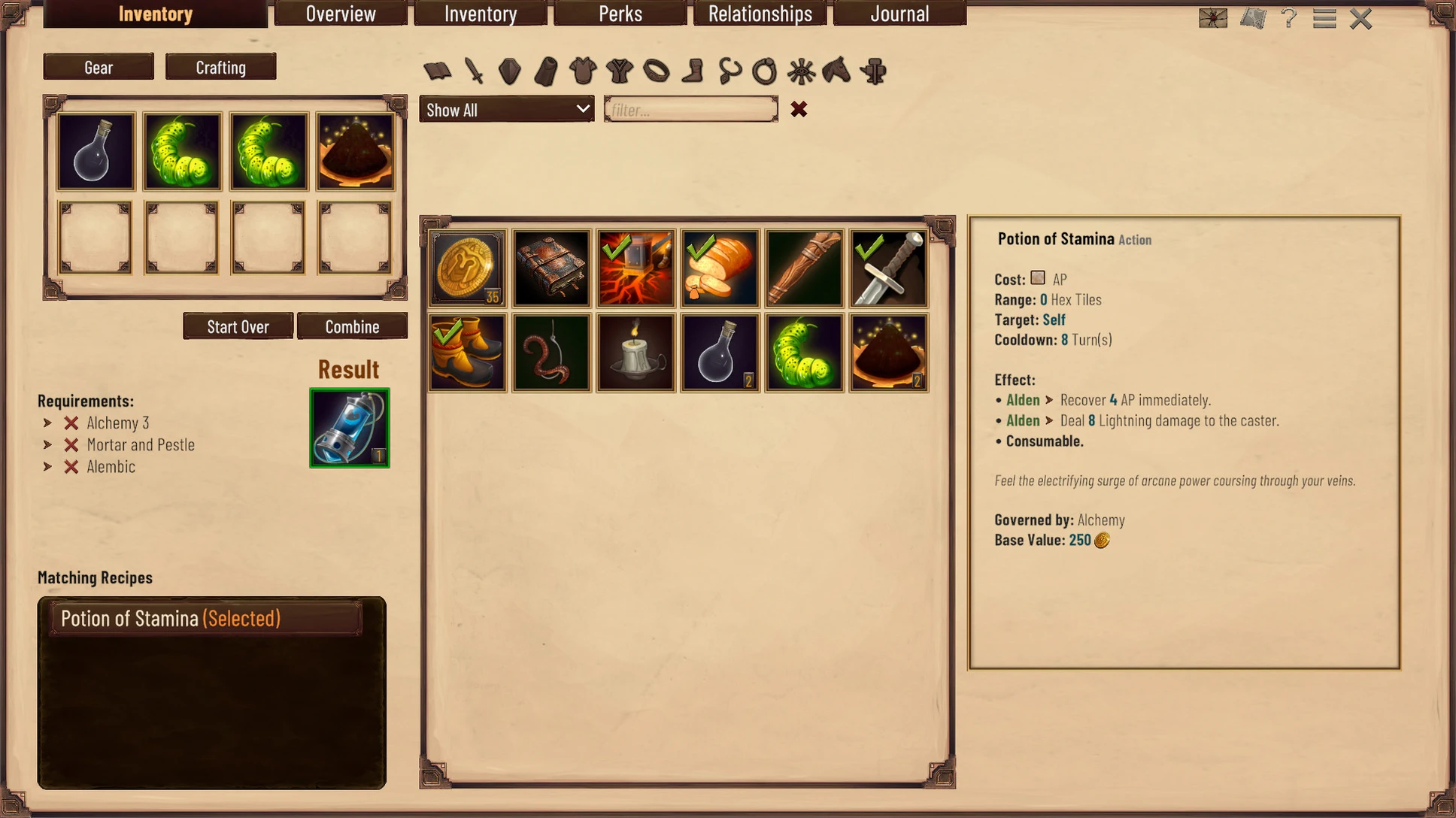Select the Crafting button
1456x818 pixels.
pyautogui.click(x=220, y=67)
